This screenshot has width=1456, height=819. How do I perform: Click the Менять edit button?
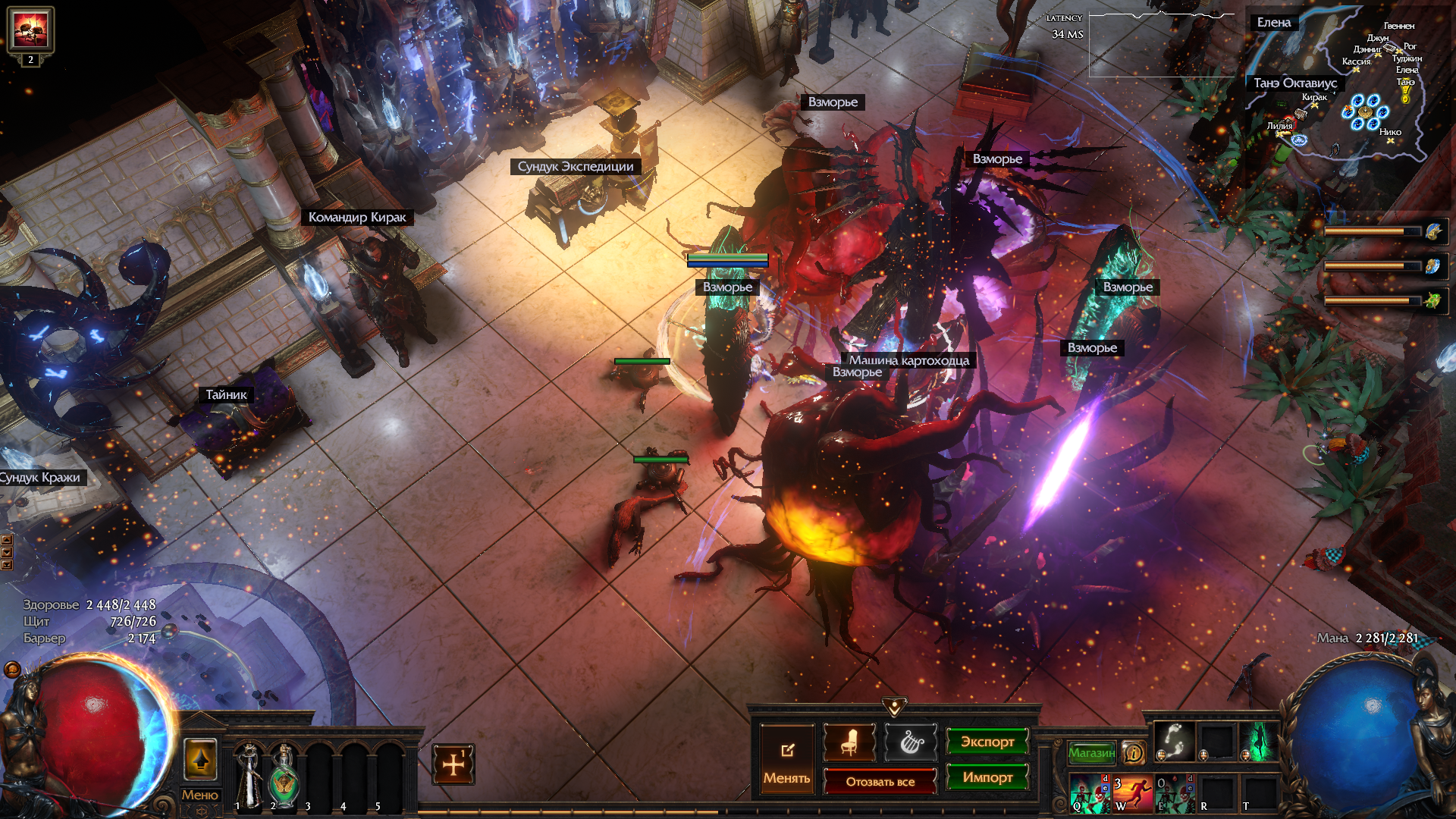786,760
